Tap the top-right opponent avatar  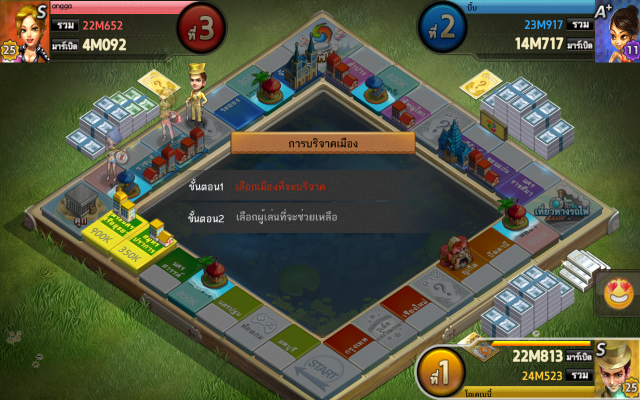[617, 30]
